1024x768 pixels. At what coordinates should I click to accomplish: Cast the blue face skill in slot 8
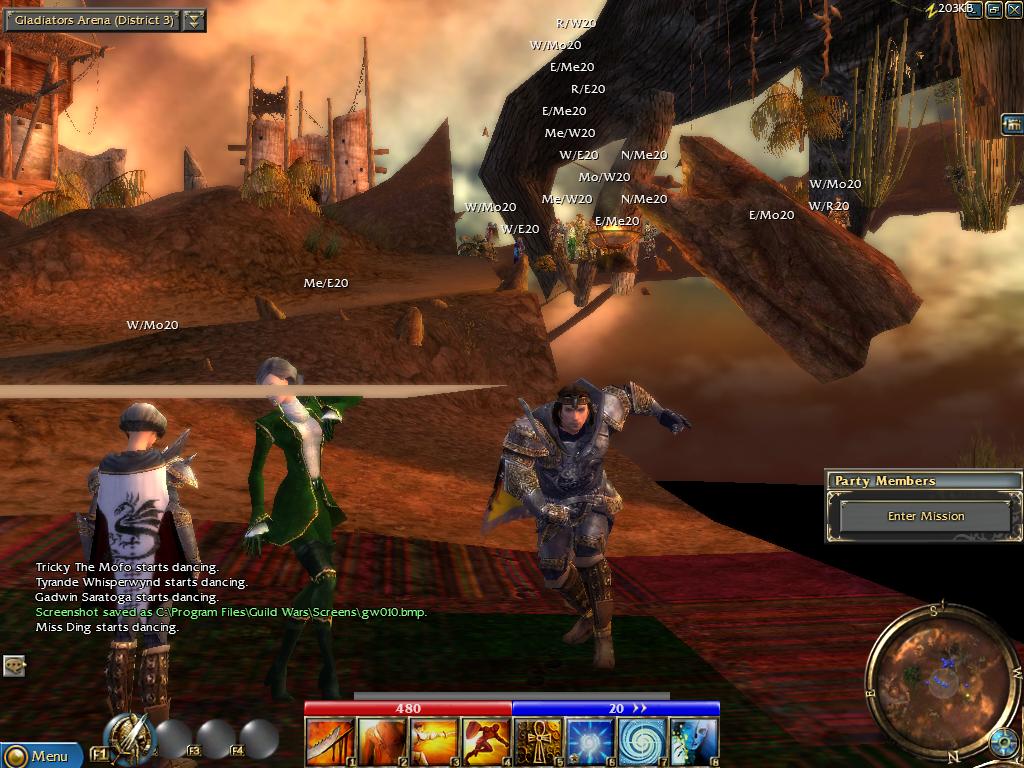click(694, 742)
